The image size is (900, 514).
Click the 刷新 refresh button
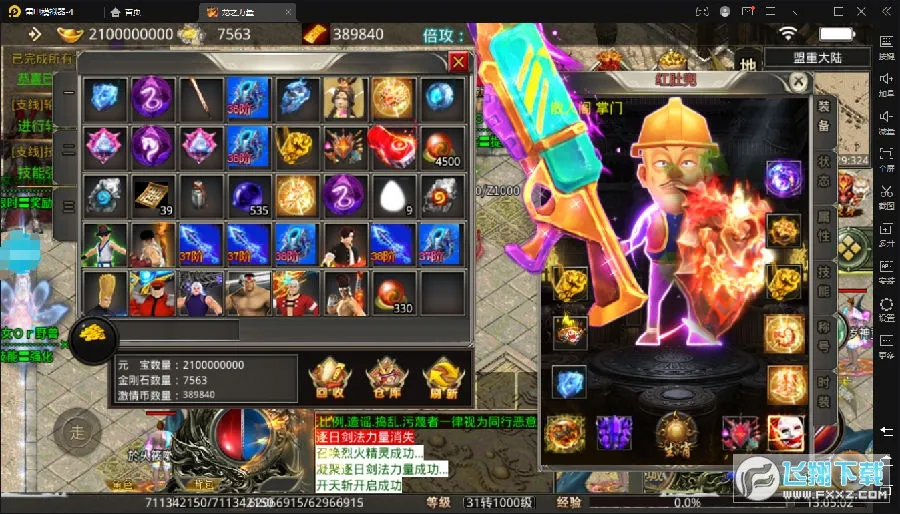click(441, 376)
